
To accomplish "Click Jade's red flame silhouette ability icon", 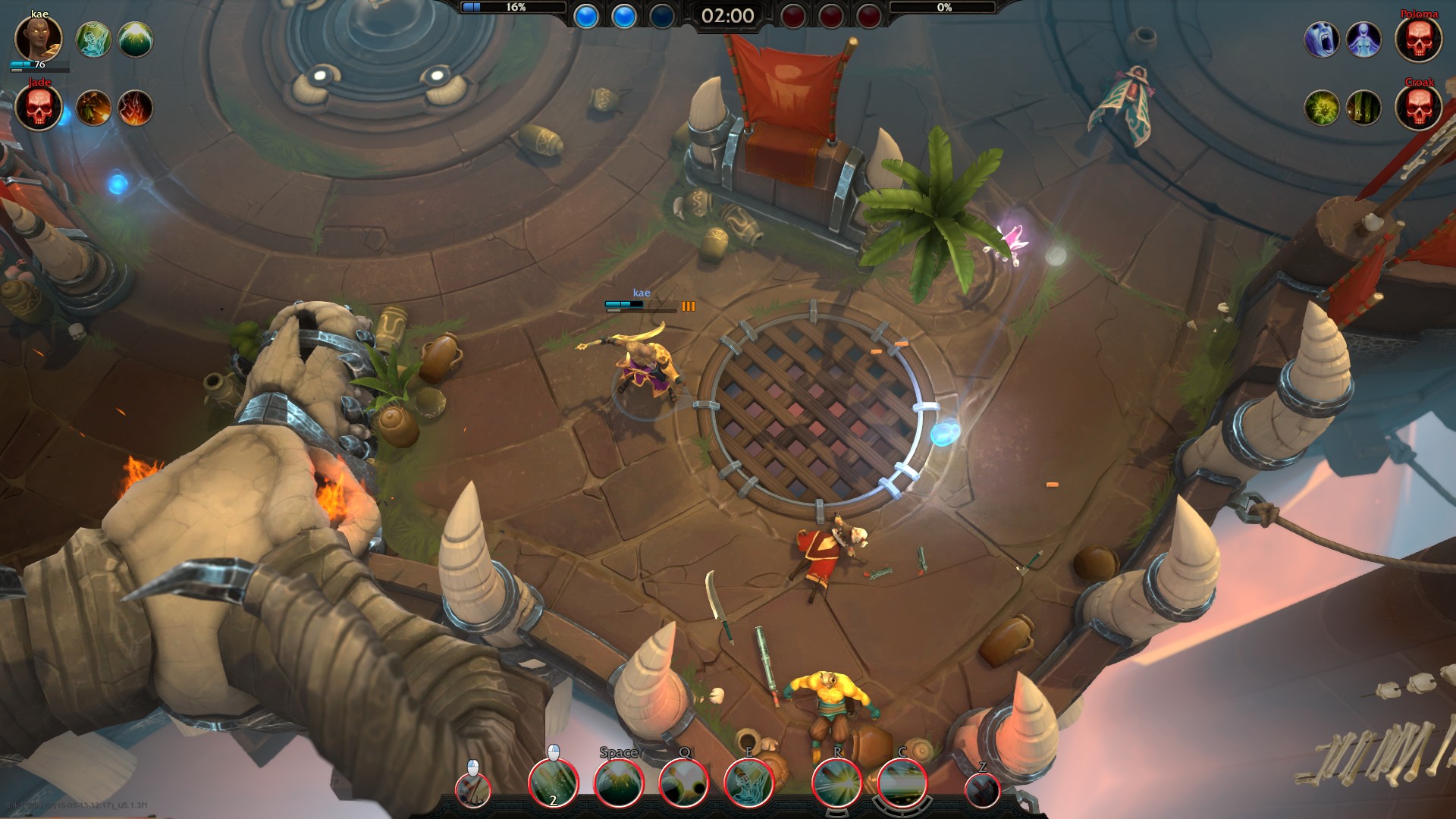I will pyautogui.click(x=136, y=108).
